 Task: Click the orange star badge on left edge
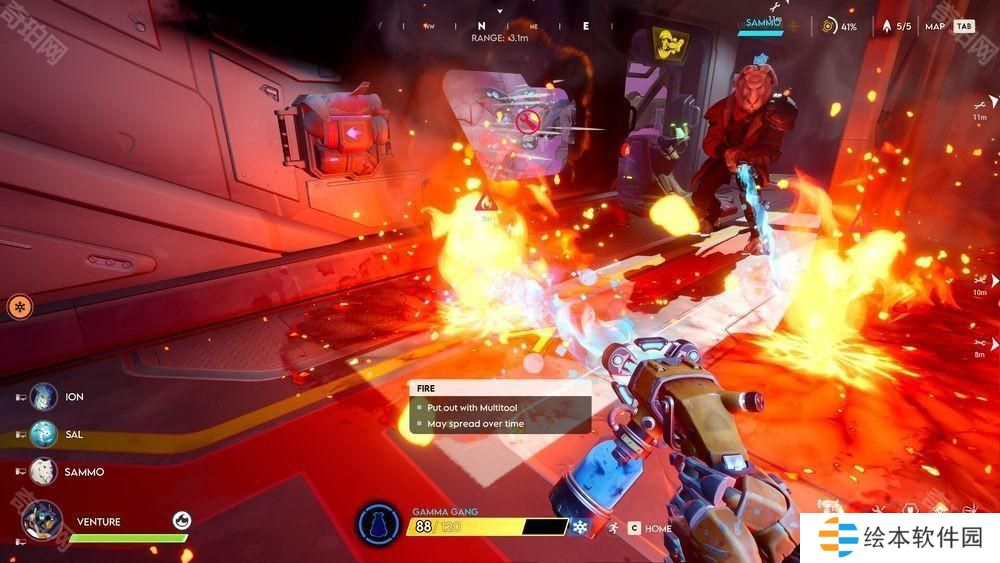[19, 306]
